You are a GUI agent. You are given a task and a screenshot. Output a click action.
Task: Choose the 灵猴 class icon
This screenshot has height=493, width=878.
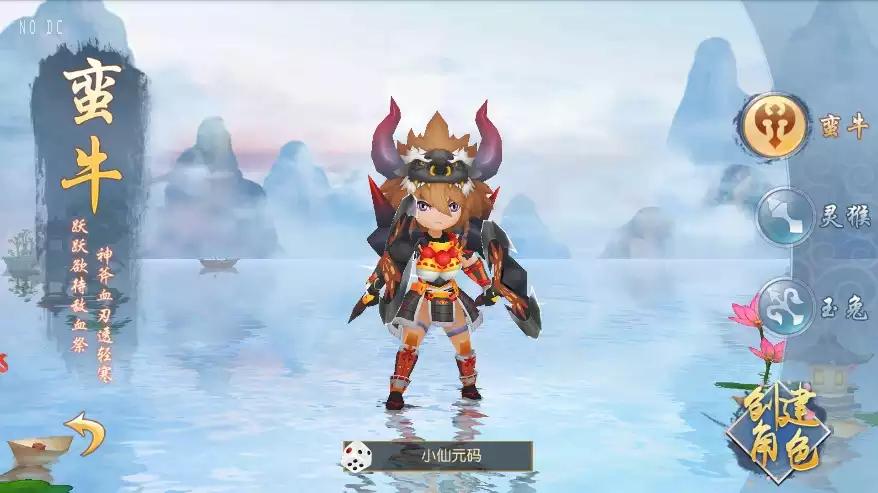point(785,217)
